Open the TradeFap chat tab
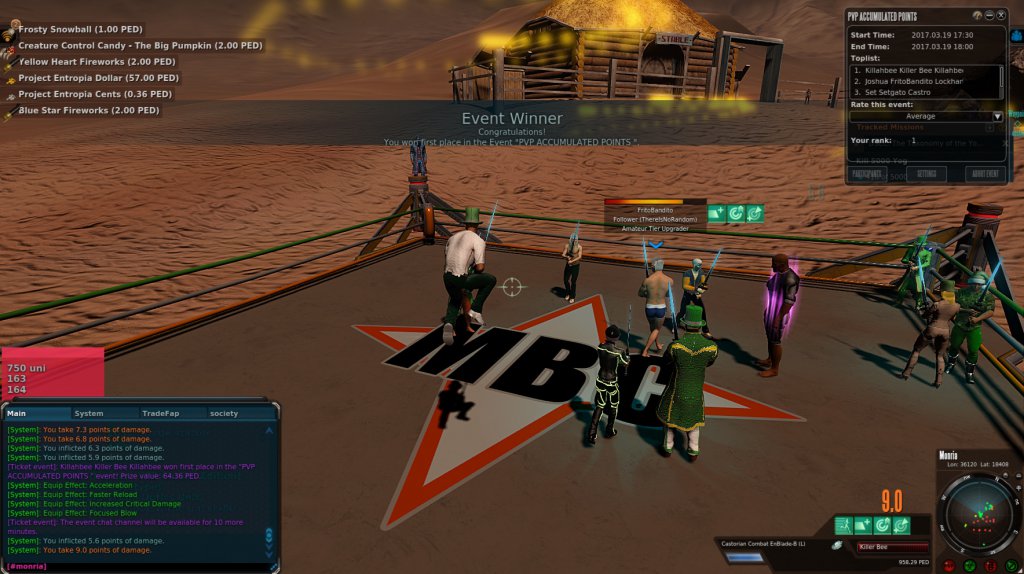 click(x=159, y=413)
